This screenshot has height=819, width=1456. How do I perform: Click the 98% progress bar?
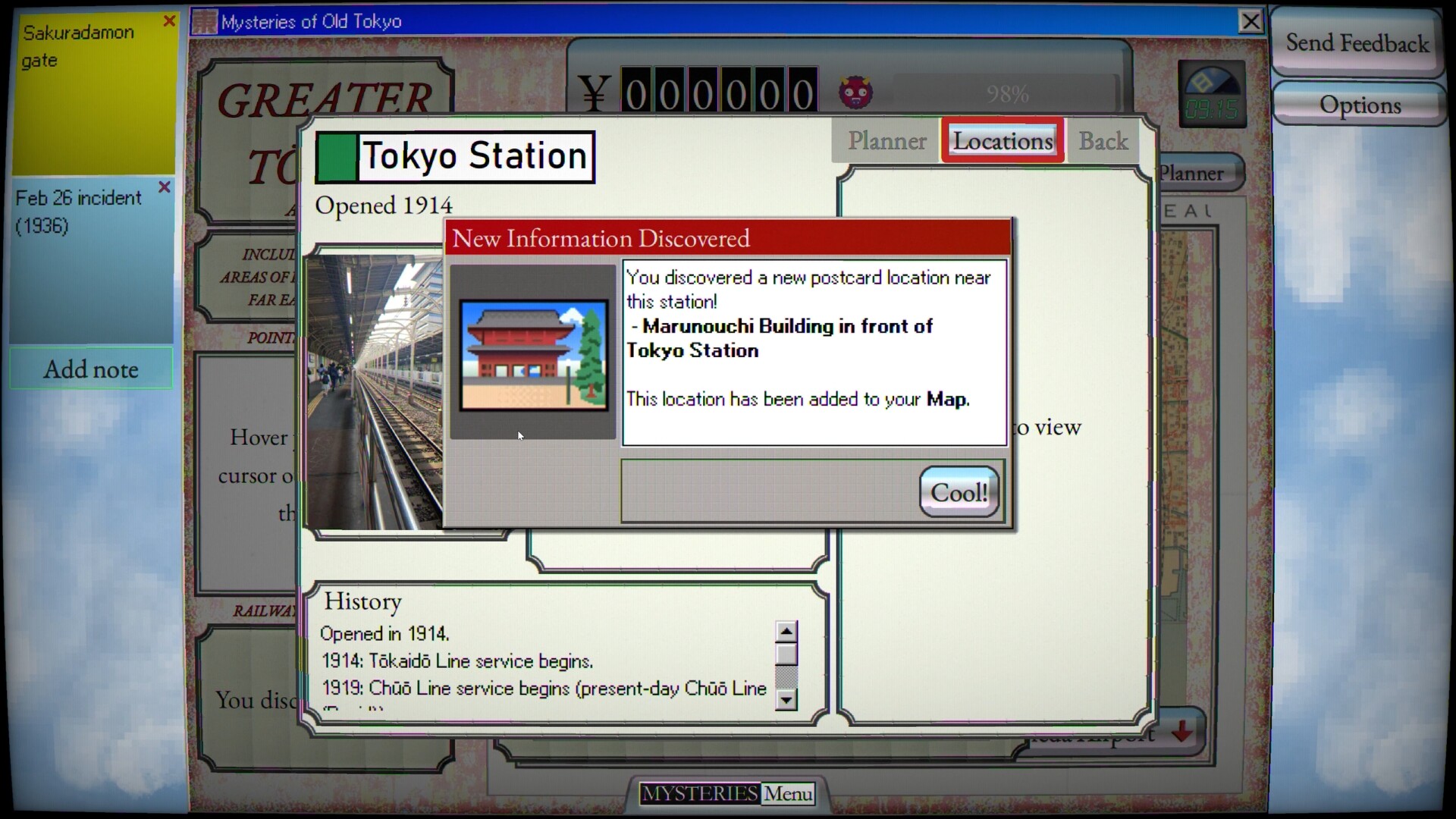coord(1006,93)
